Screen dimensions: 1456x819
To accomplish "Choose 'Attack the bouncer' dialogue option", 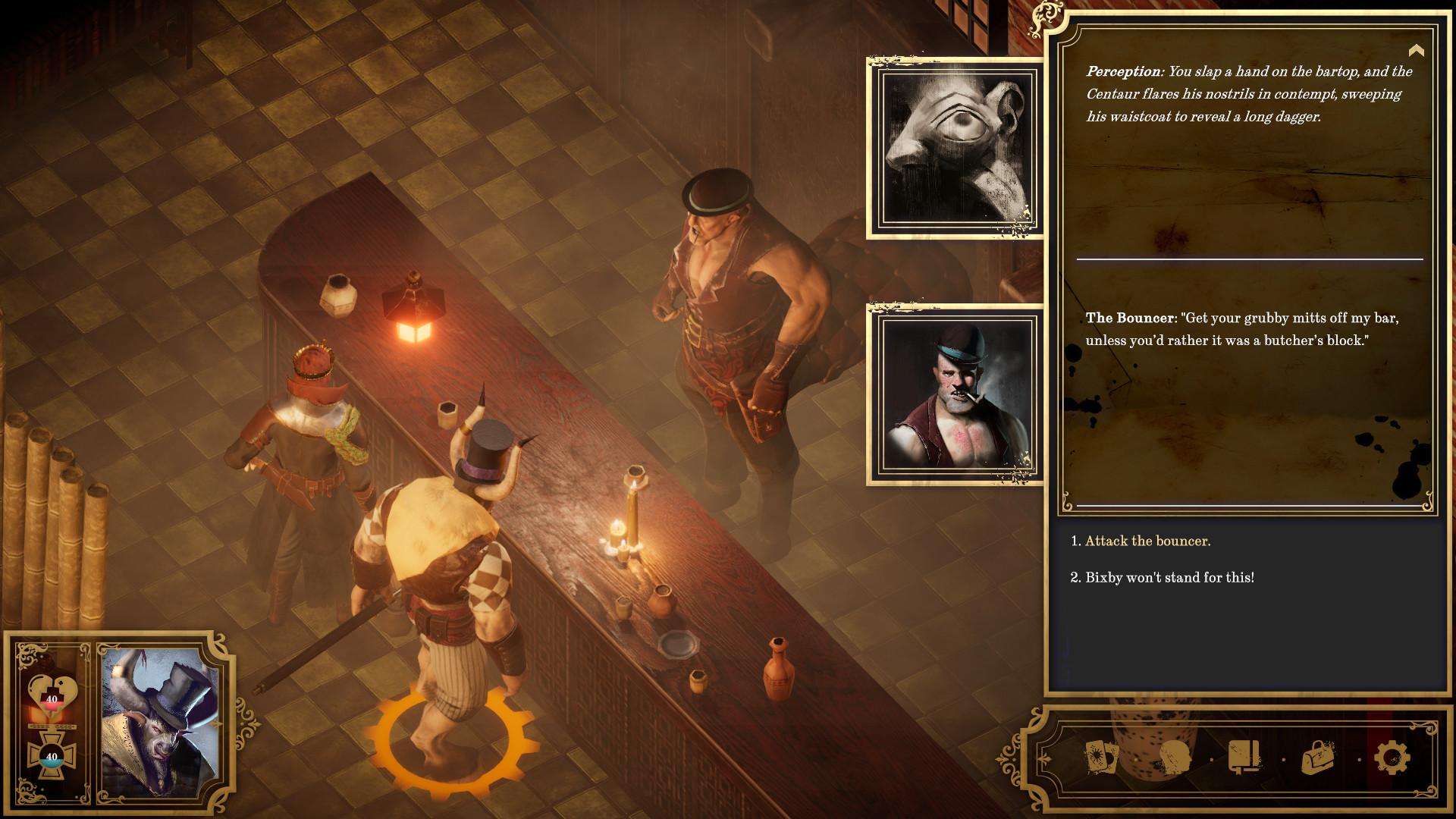I will (x=1147, y=541).
